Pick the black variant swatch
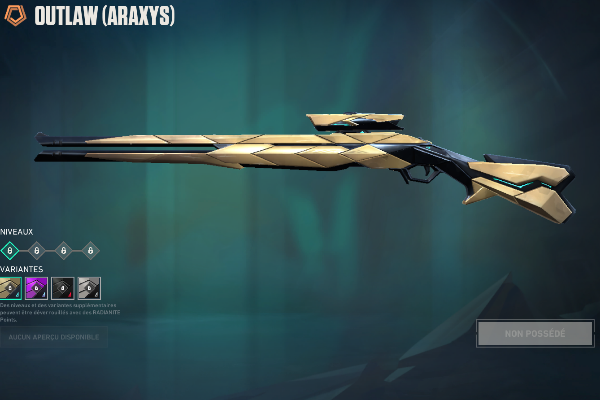 click(x=63, y=289)
